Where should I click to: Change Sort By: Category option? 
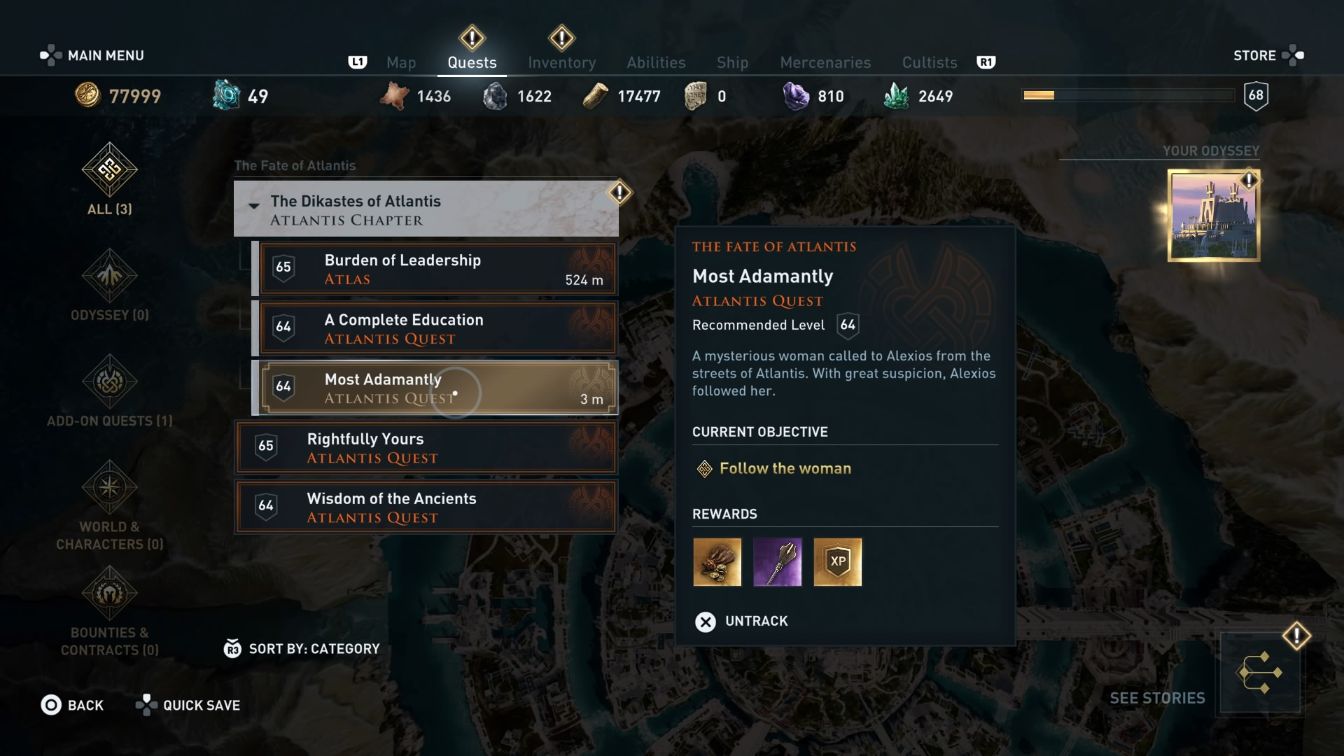point(300,648)
